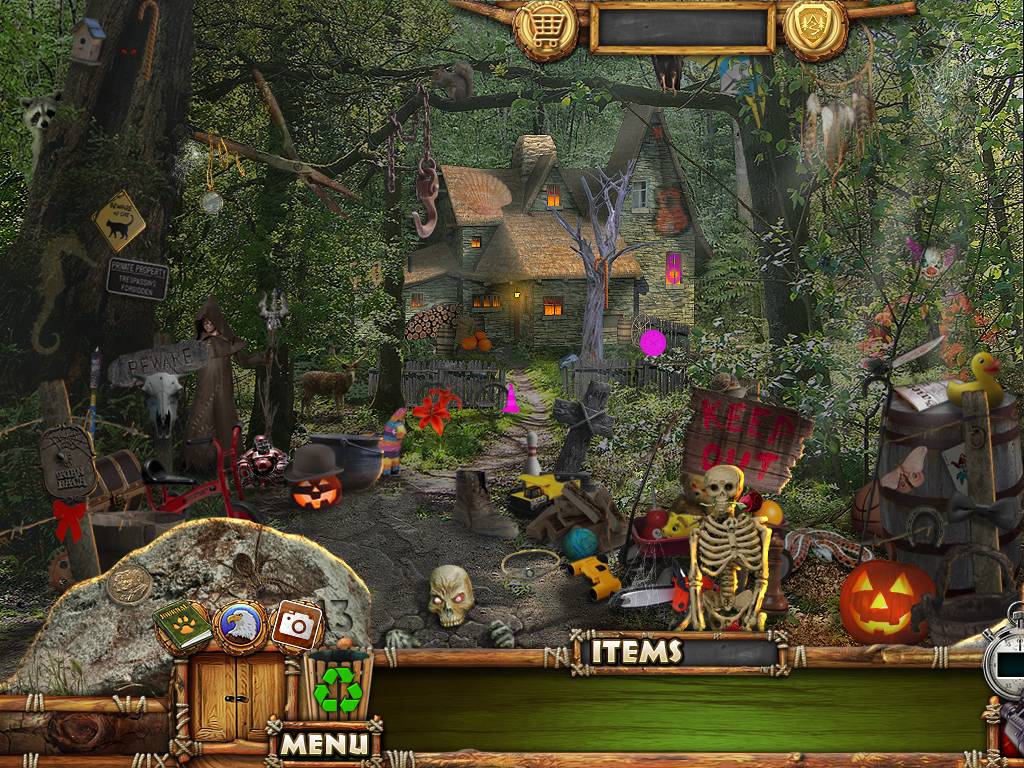Activate the bald eagle hint icon
The height and width of the screenshot is (768, 1024).
239,626
